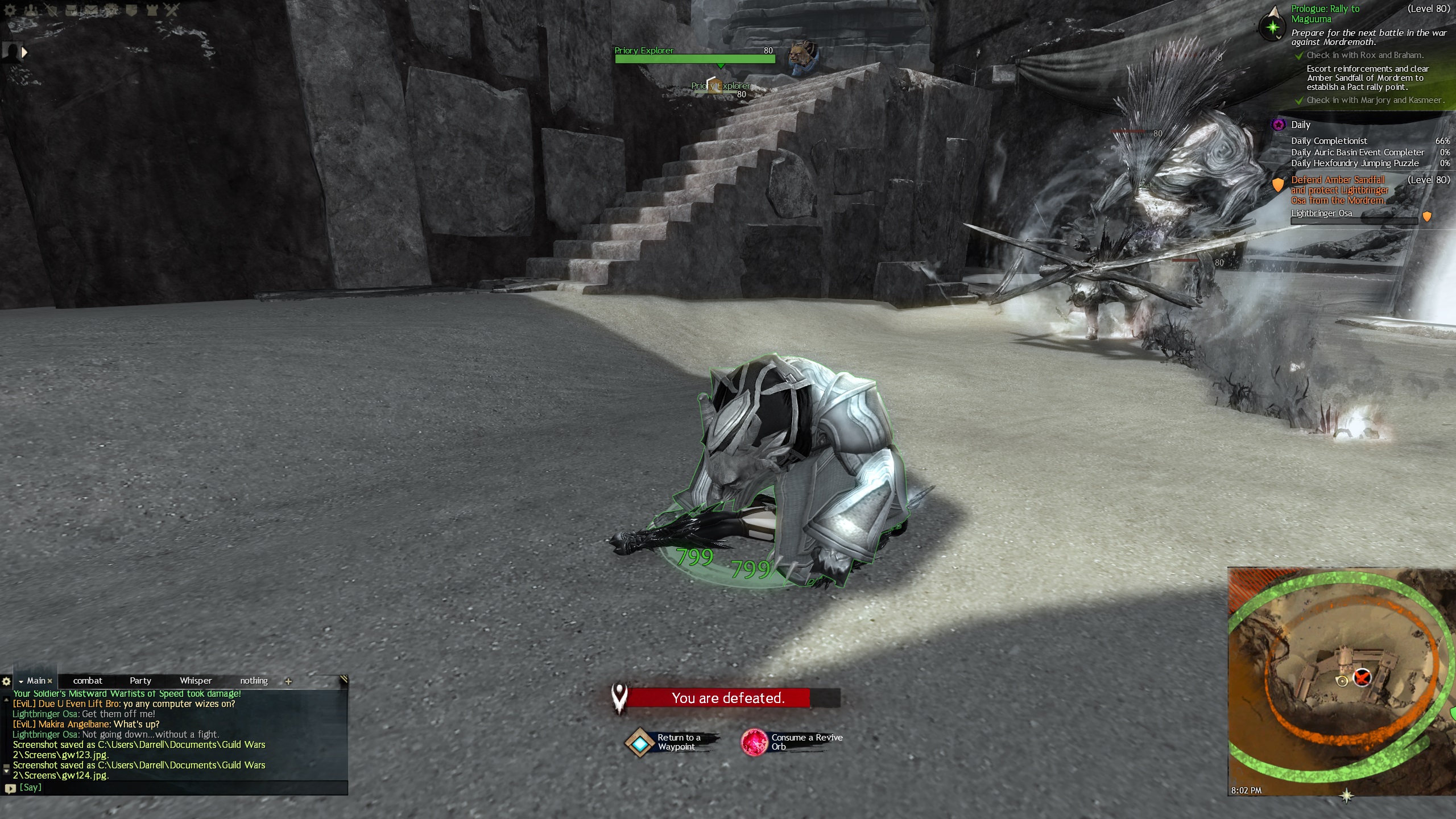Open the Black Lion Trading Company icon
Image resolution: width=1456 pixels, height=819 pixels.
coord(111,10)
